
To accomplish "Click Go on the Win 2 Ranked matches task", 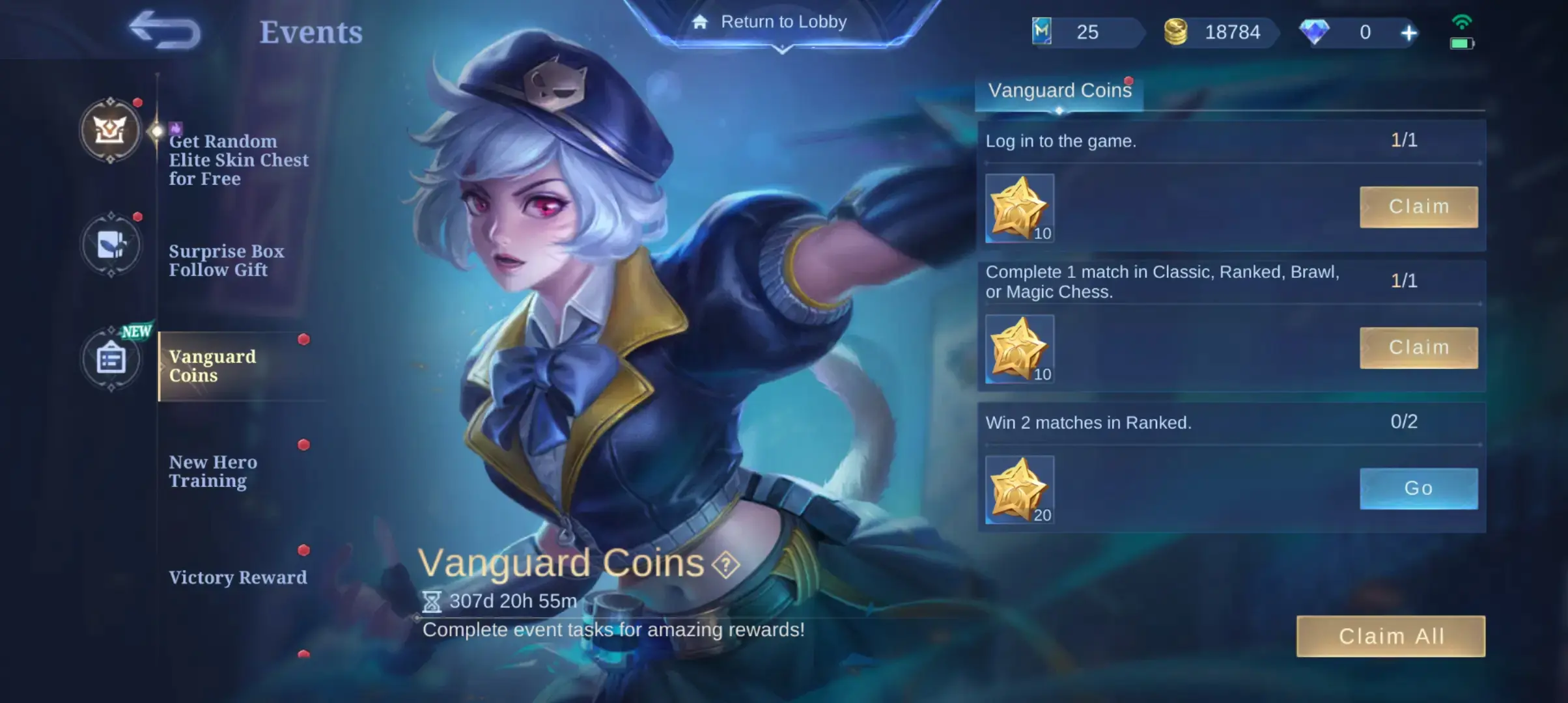I will 1418,488.
